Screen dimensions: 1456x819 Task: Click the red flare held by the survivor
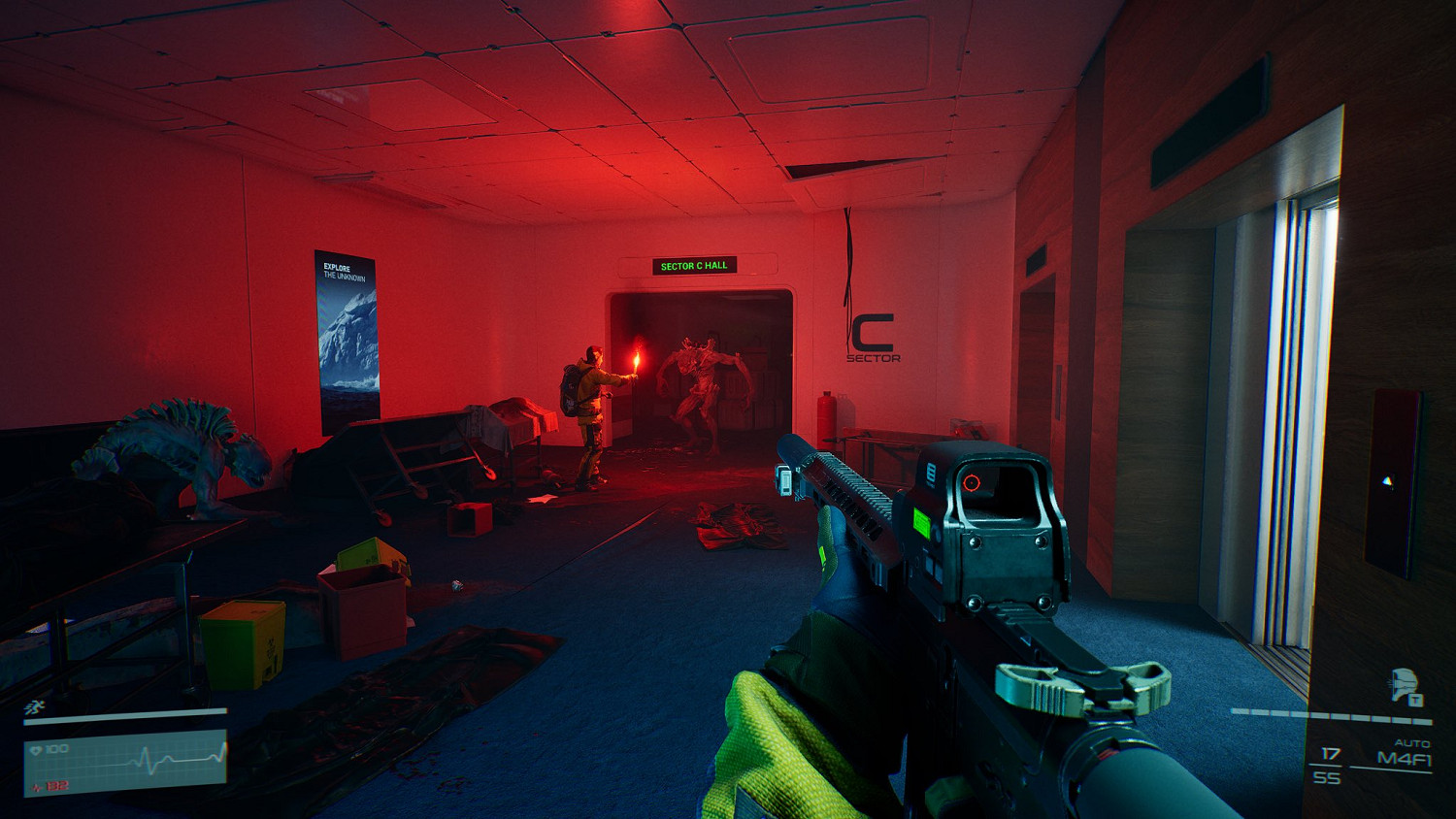pos(636,361)
